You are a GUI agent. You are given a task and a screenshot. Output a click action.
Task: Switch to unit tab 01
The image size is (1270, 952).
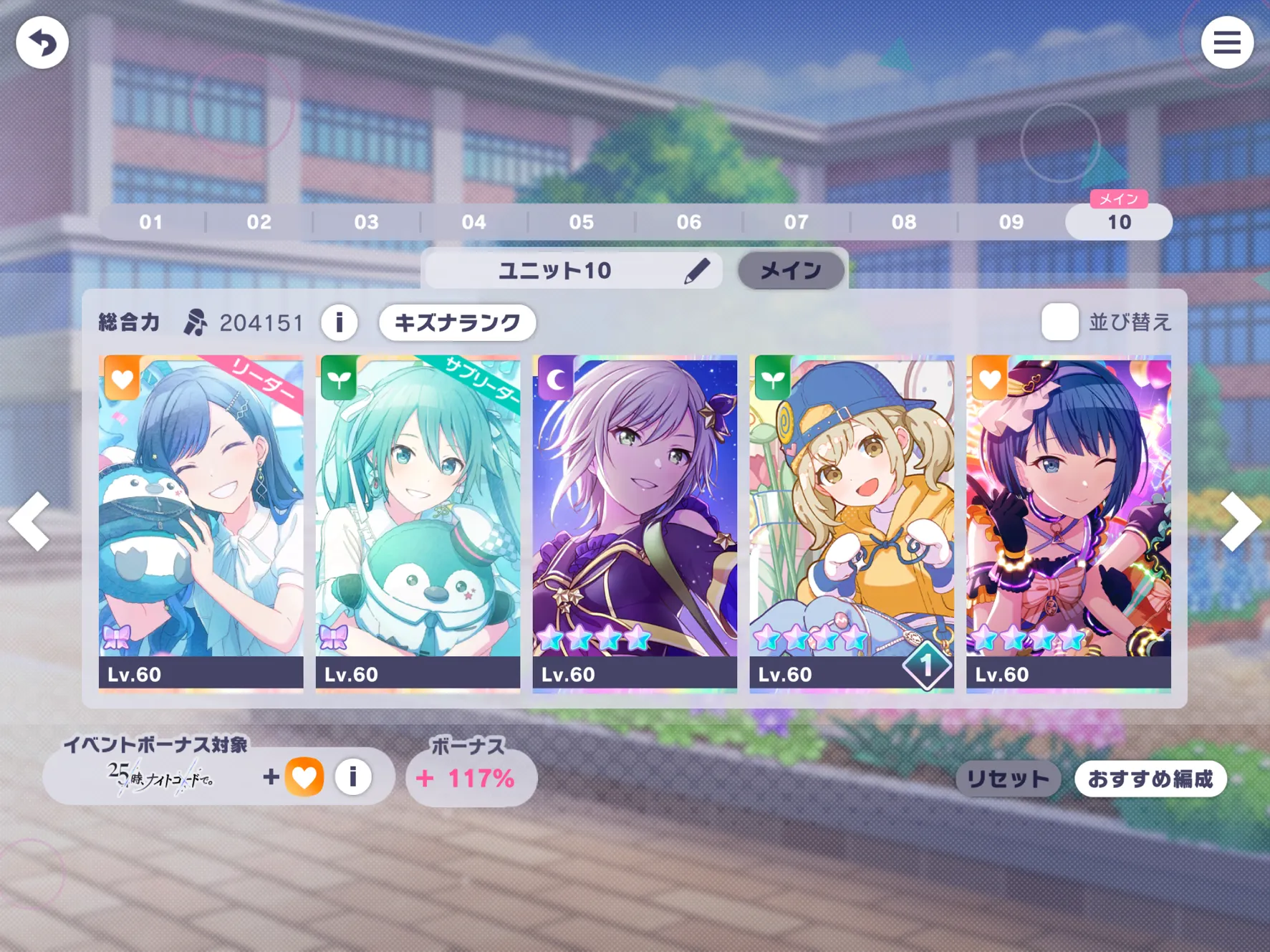[x=151, y=222]
